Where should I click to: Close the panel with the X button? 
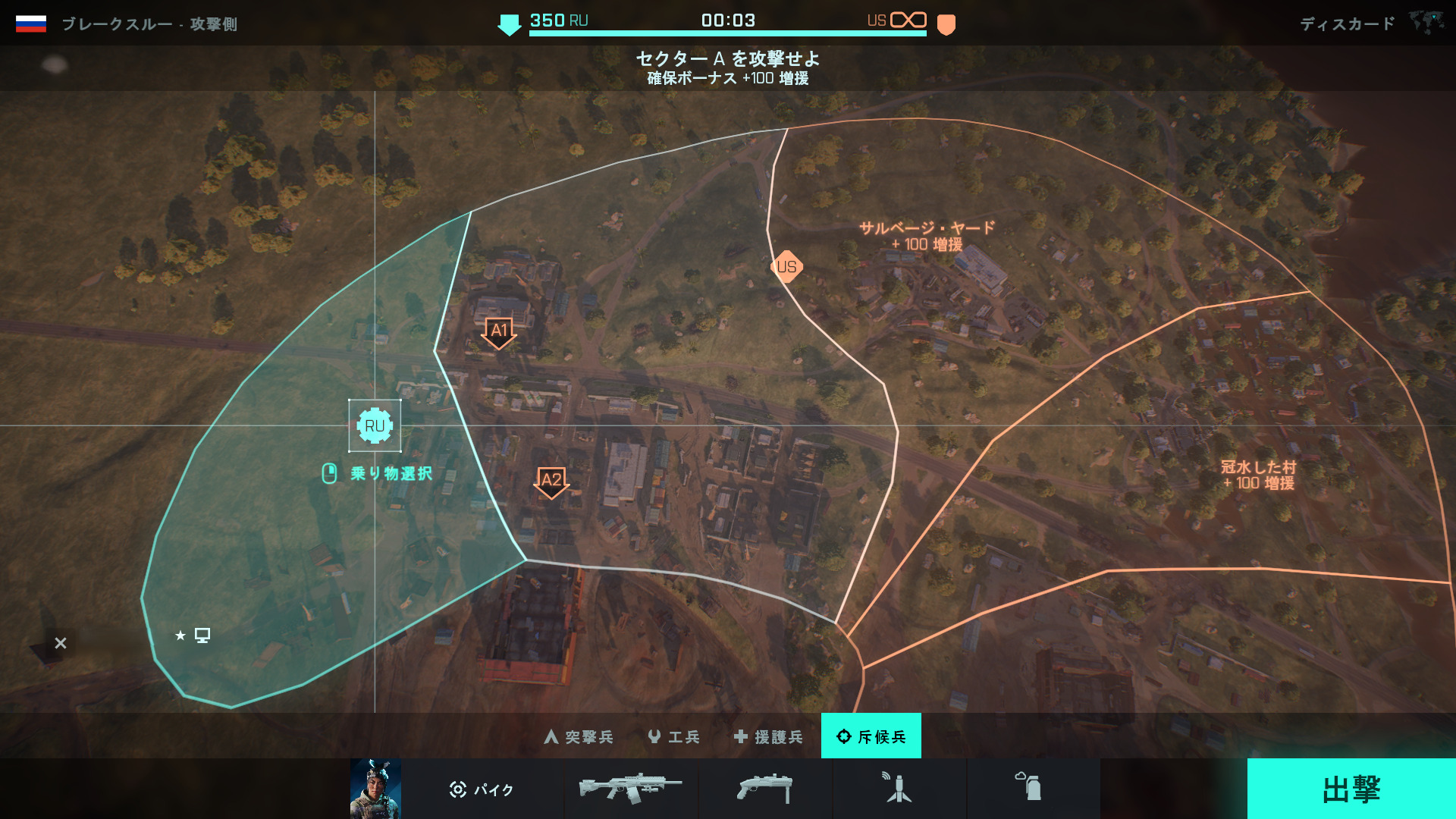point(61,643)
